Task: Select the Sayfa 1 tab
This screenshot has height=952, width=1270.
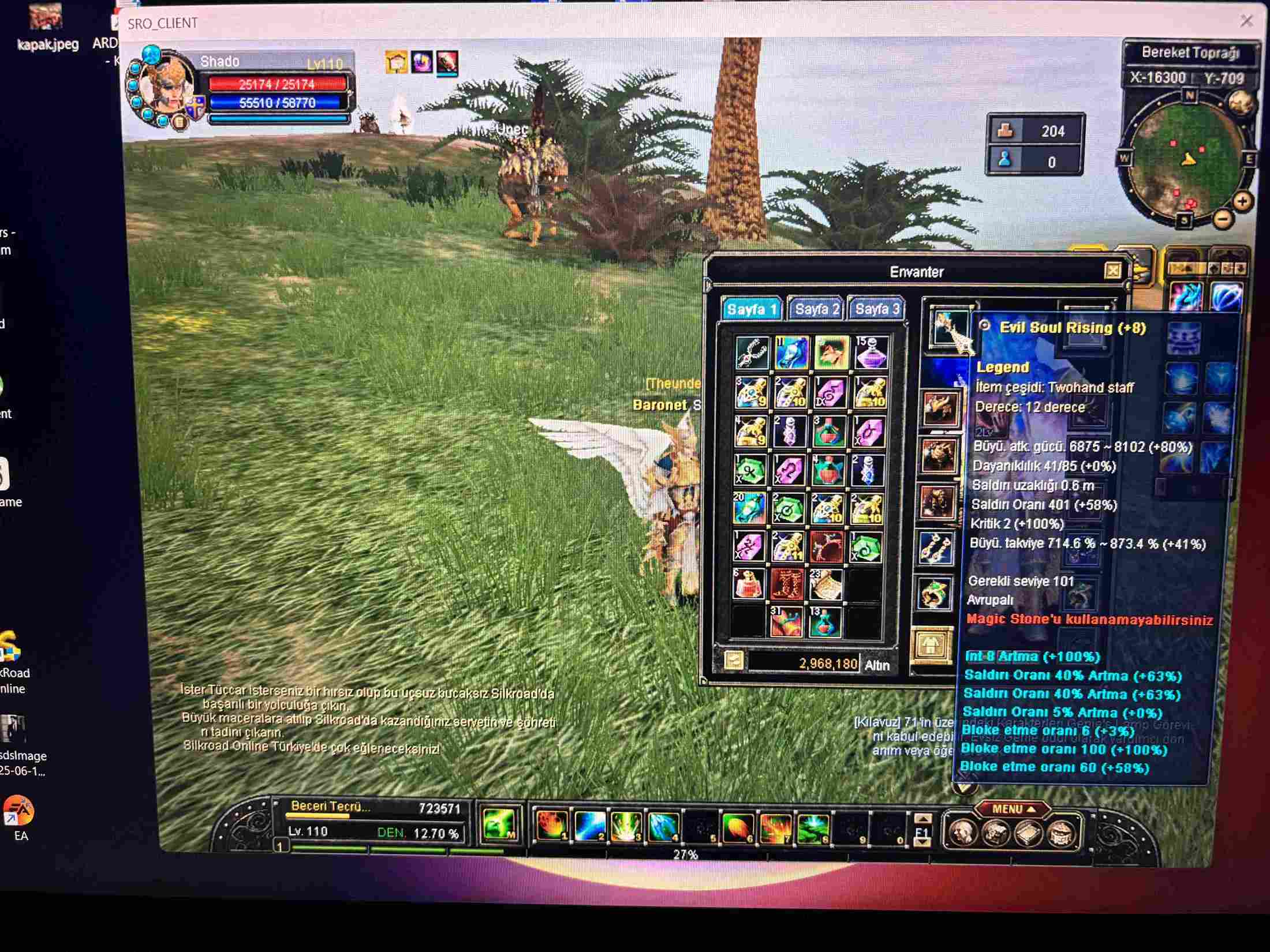Action: click(x=752, y=310)
